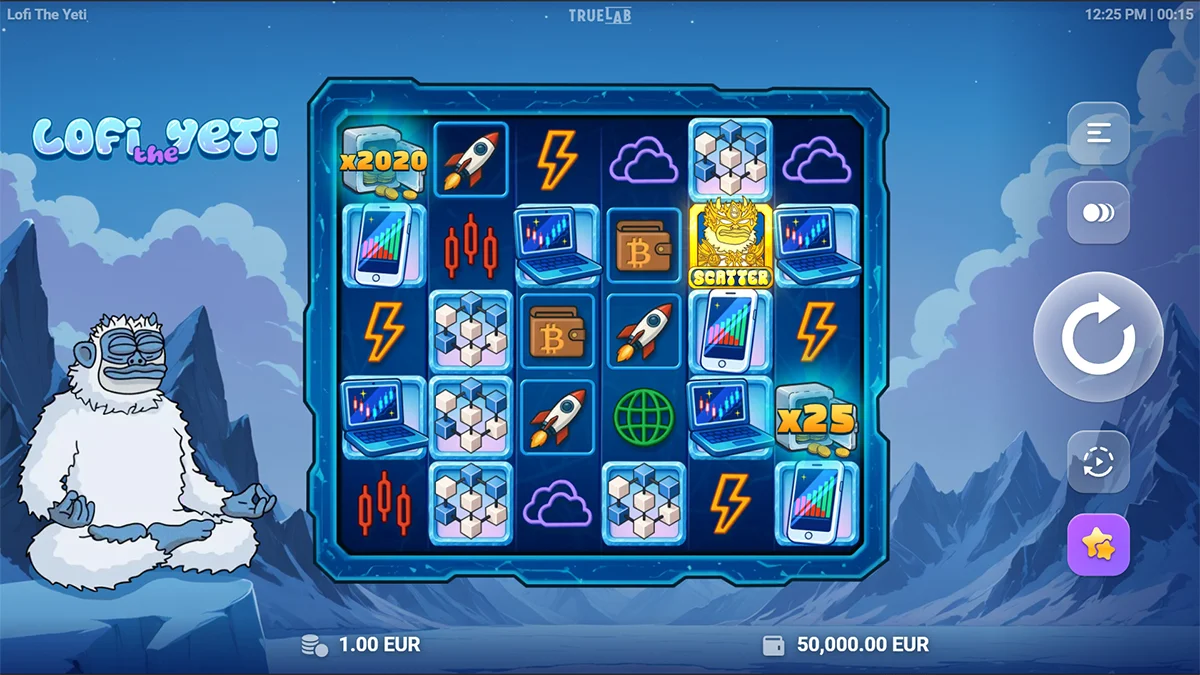
Task: Click the 1.00 EUR bet amount
Action: point(379,645)
